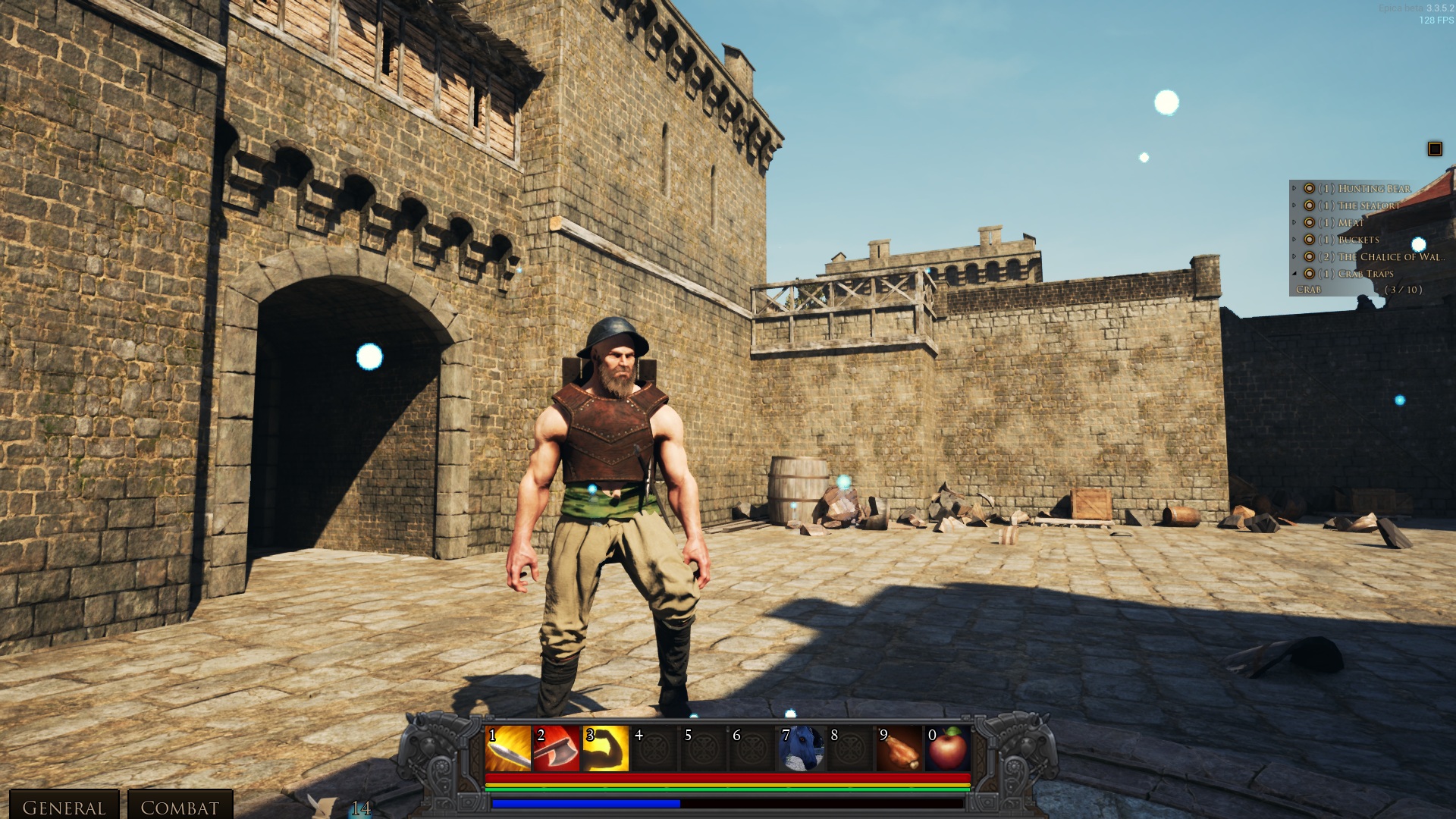The image size is (1456, 819).
Task: Open the Combat log tab
Action: (x=180, y=807)
